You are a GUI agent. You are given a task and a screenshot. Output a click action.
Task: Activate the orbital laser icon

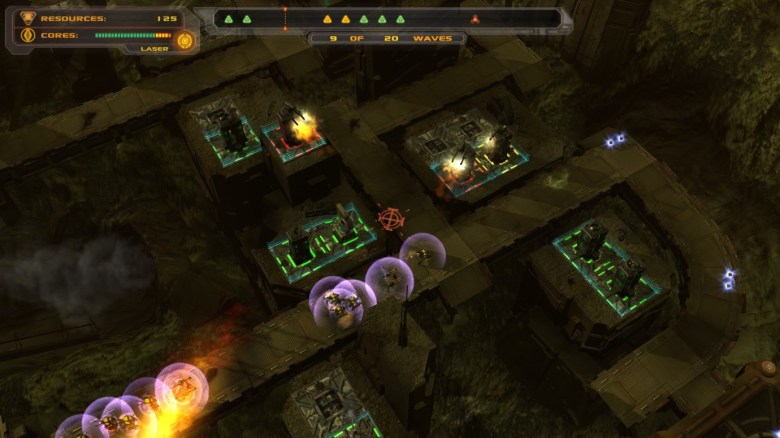(x=184, y=40)
